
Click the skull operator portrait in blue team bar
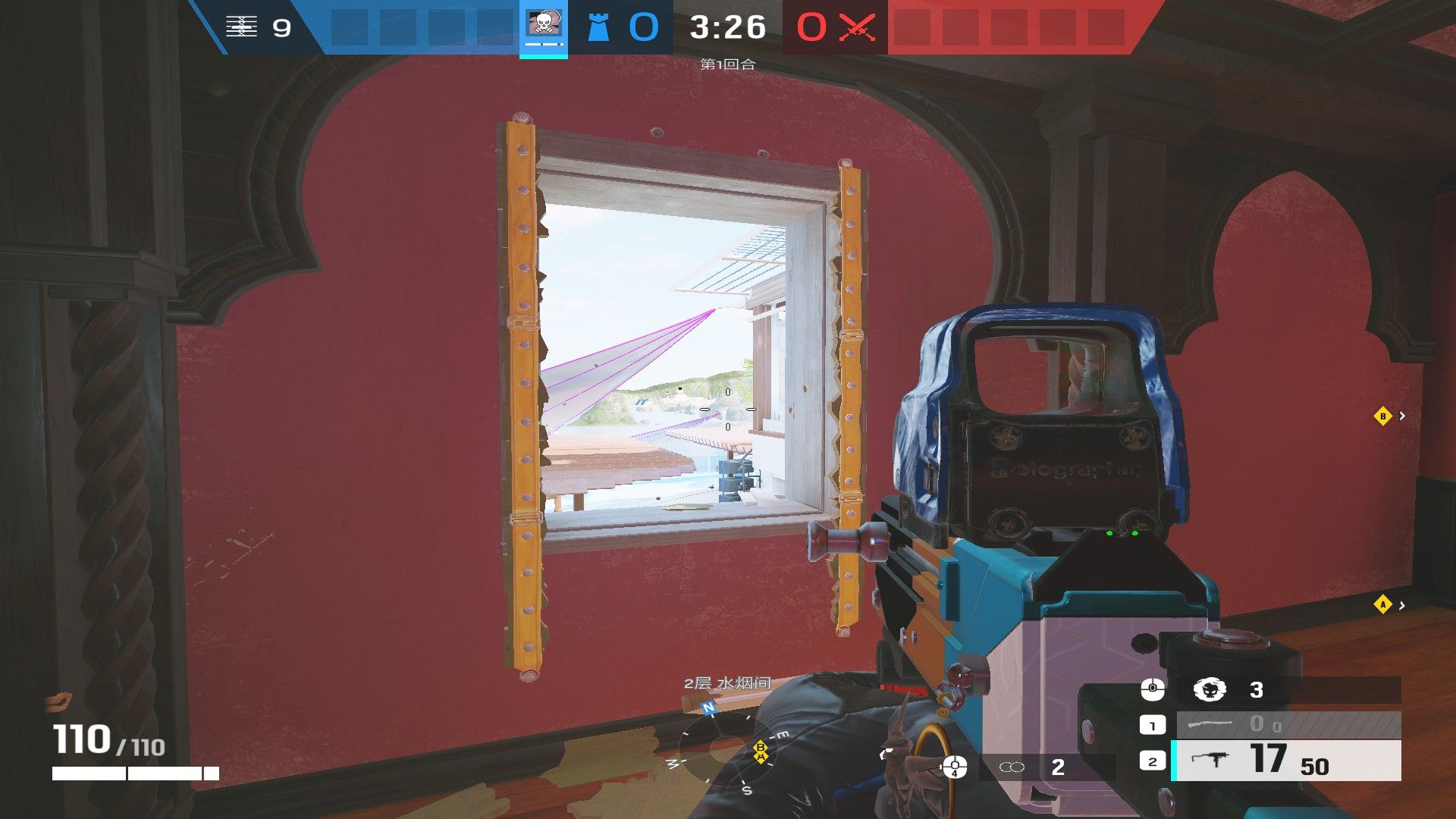click(543, 26)
